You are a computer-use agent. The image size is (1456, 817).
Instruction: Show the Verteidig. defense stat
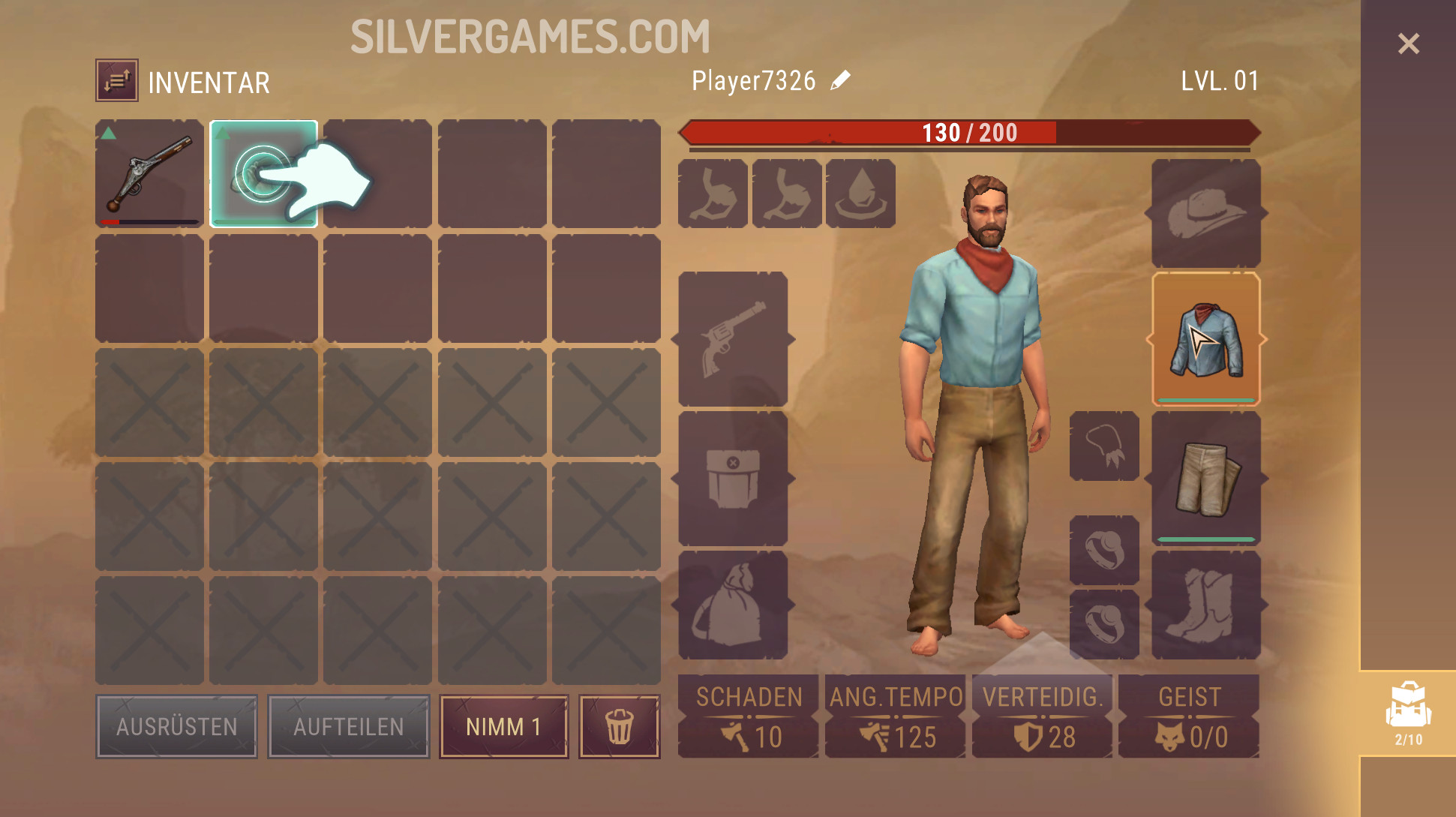click(1043, 716)
